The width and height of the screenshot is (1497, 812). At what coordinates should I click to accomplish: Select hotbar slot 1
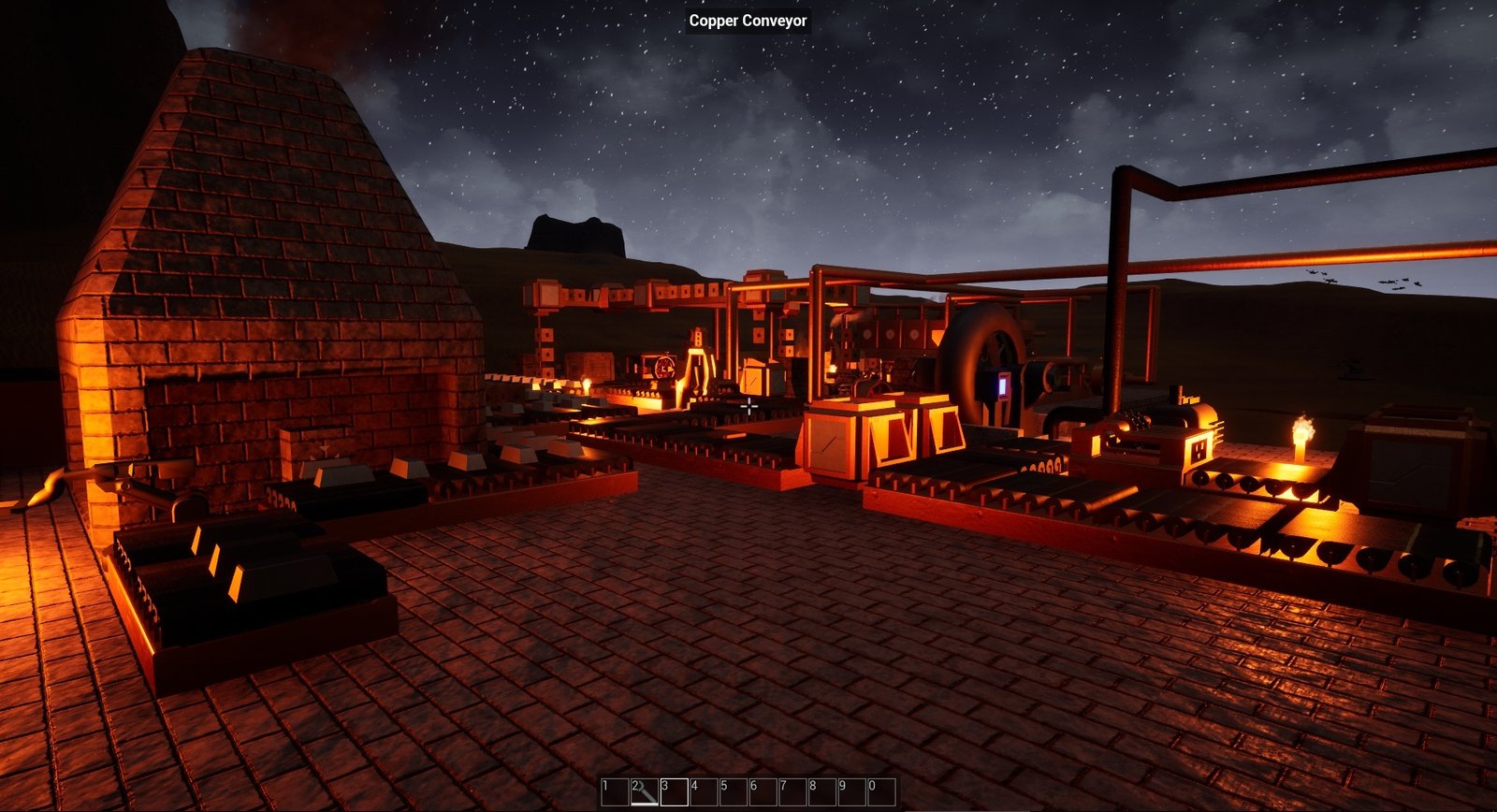(615, 793)
